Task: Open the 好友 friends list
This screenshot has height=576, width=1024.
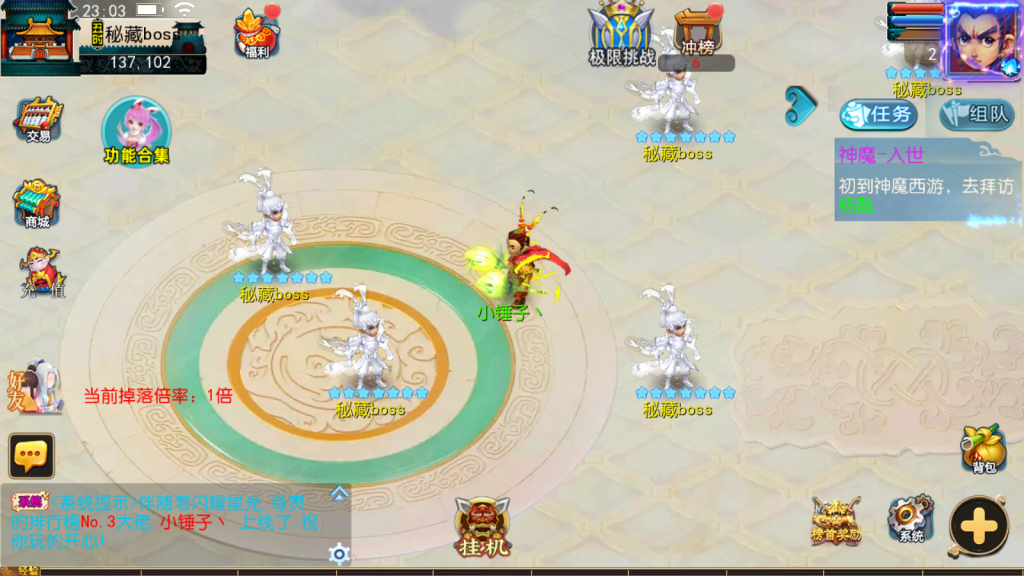Action: 36,386
